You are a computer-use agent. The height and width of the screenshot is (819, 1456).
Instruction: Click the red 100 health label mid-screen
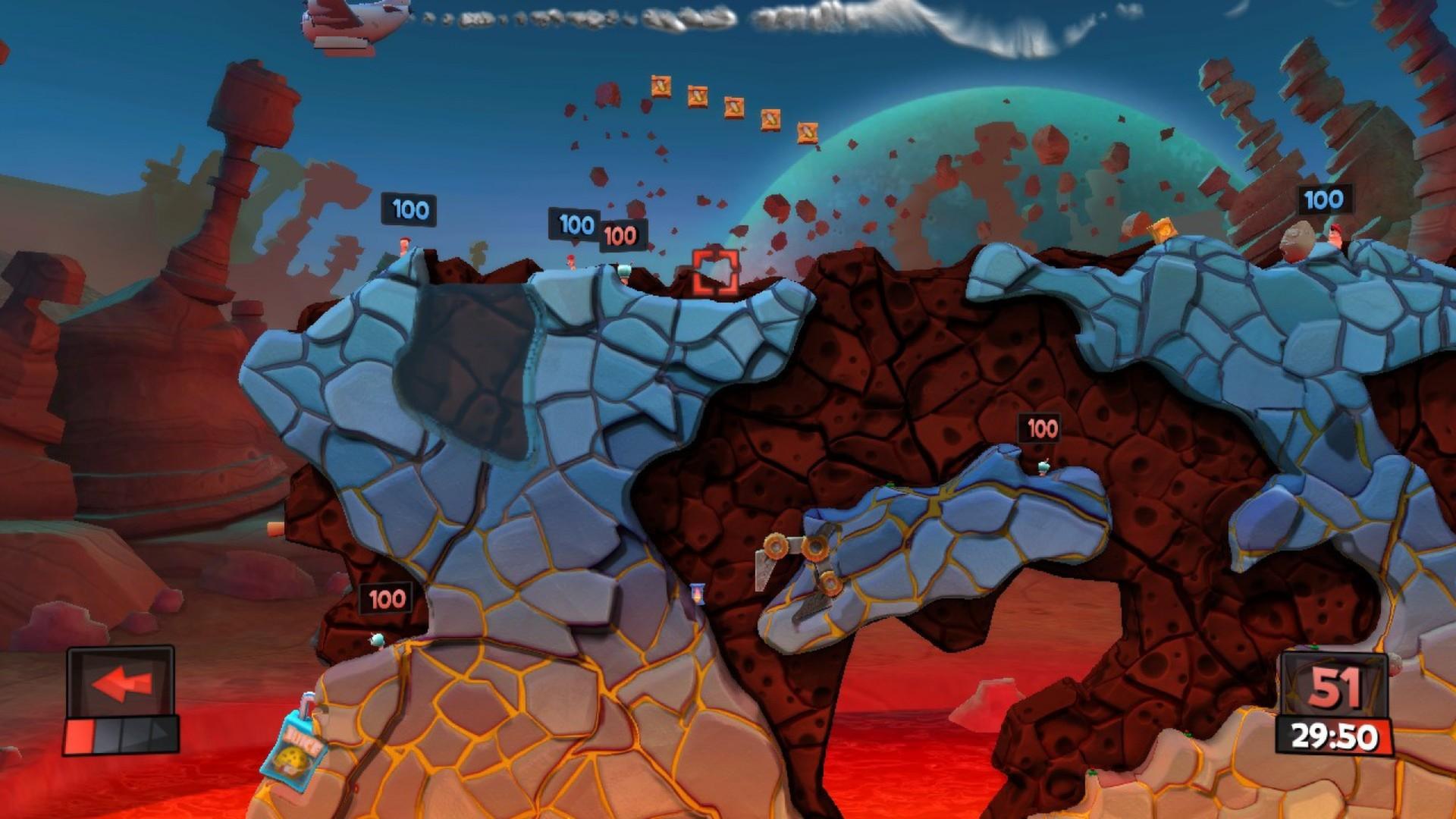(1040, 428)
